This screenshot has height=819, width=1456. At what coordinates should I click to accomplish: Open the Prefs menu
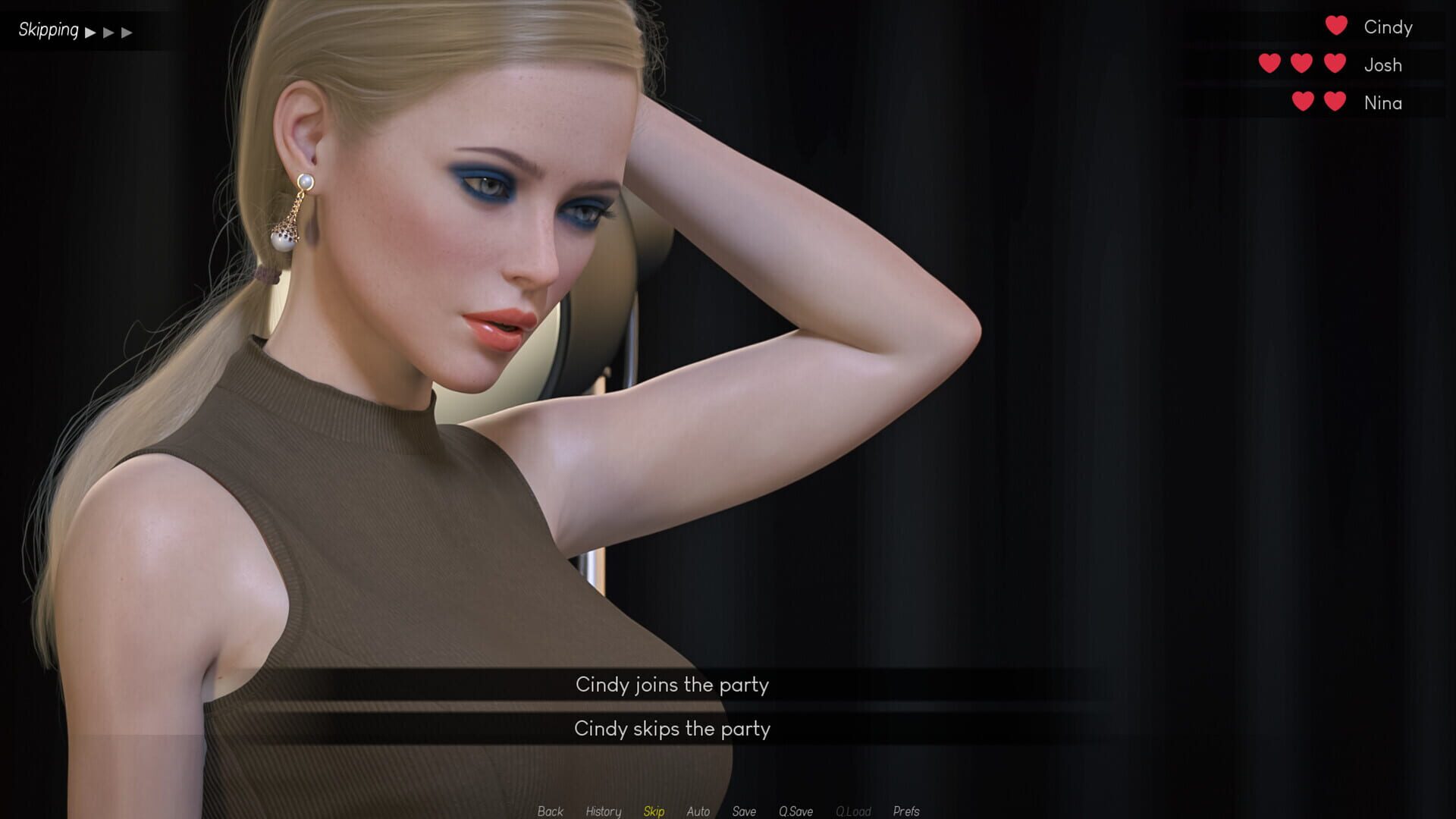[x=907, y=811]
